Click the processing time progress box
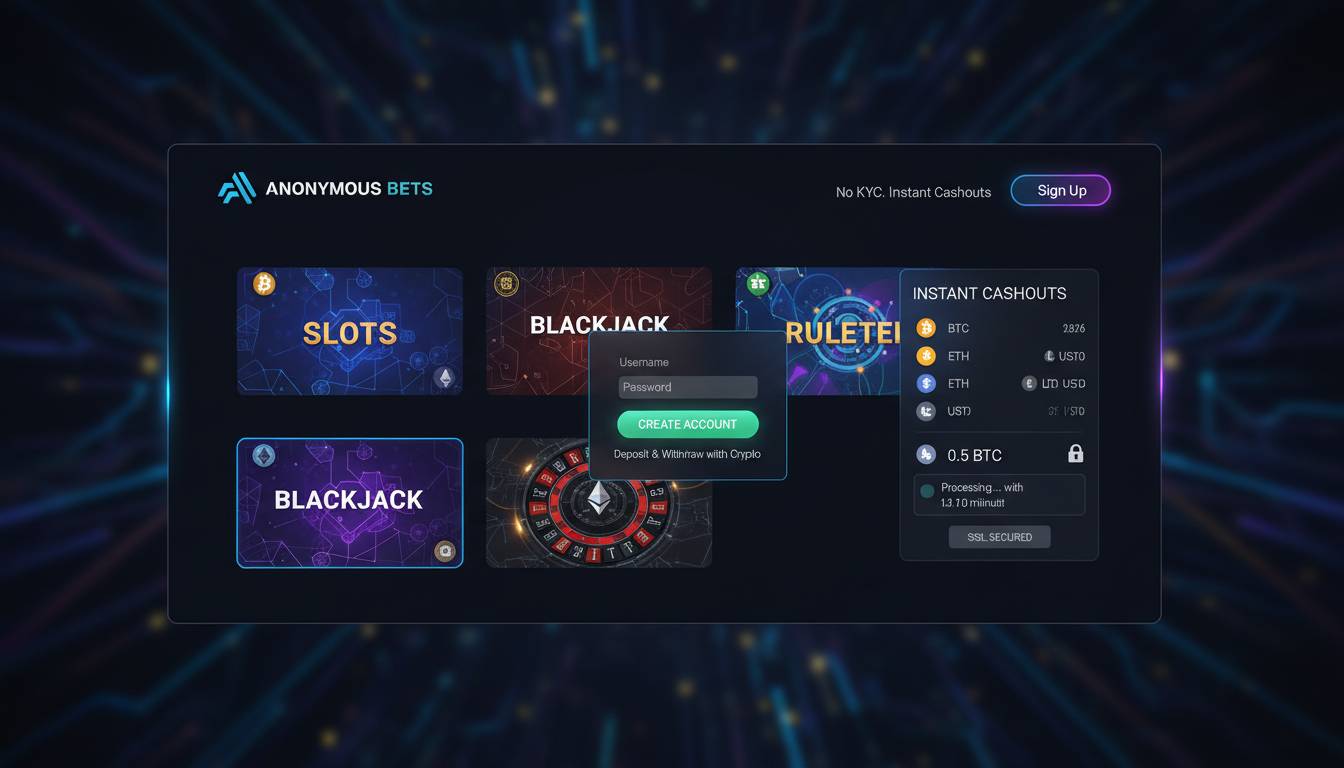Viewport: 1344px width, 768px height. tap(999, 494)
